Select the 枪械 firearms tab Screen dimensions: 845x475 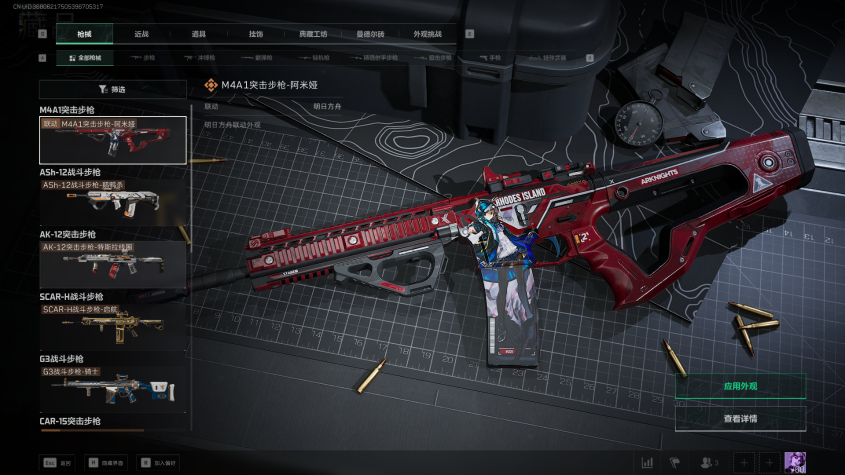tap(83, 34)
